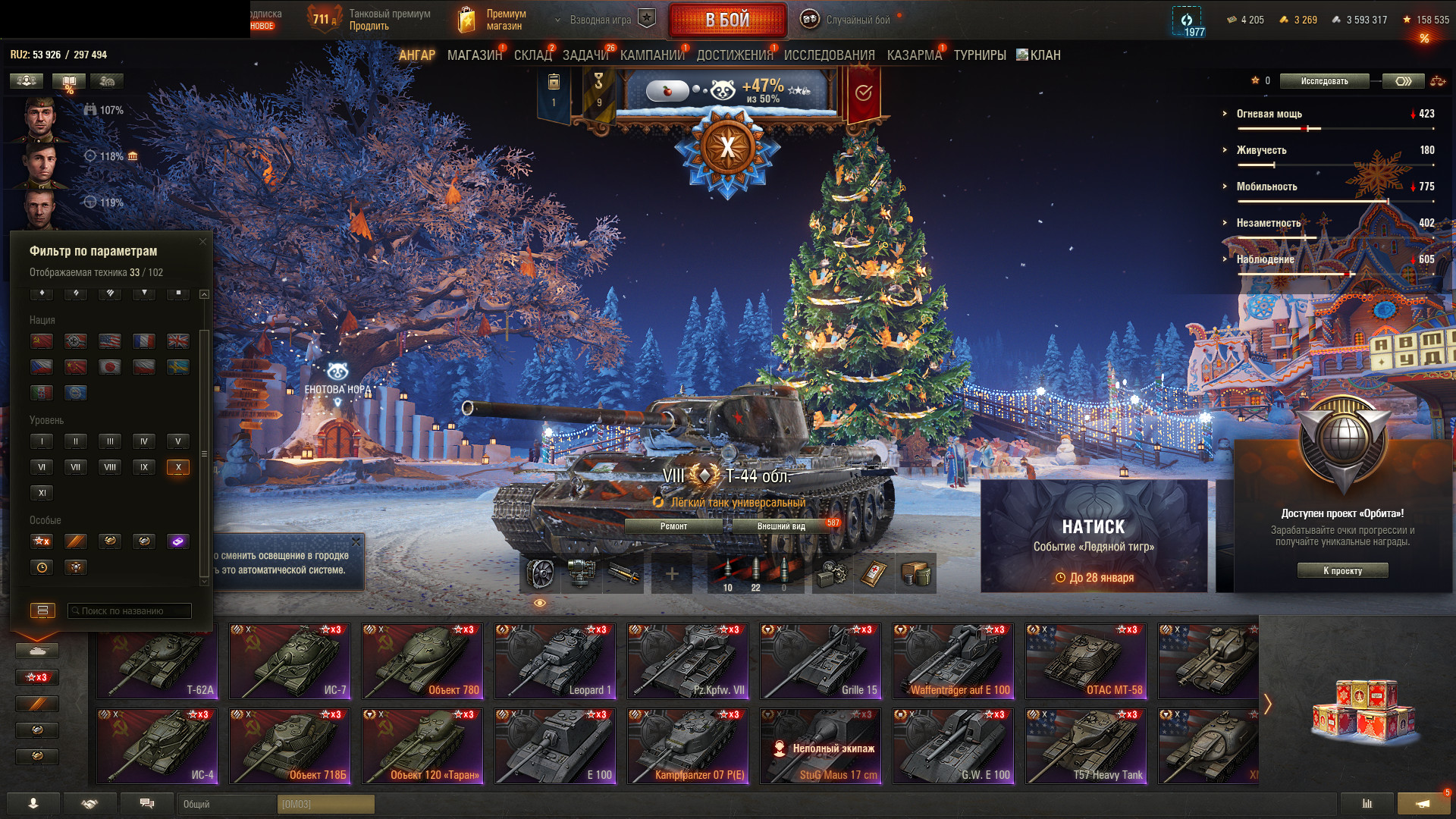
Task: Toggle the tier VIII level filter
Action: coord(110,467)
